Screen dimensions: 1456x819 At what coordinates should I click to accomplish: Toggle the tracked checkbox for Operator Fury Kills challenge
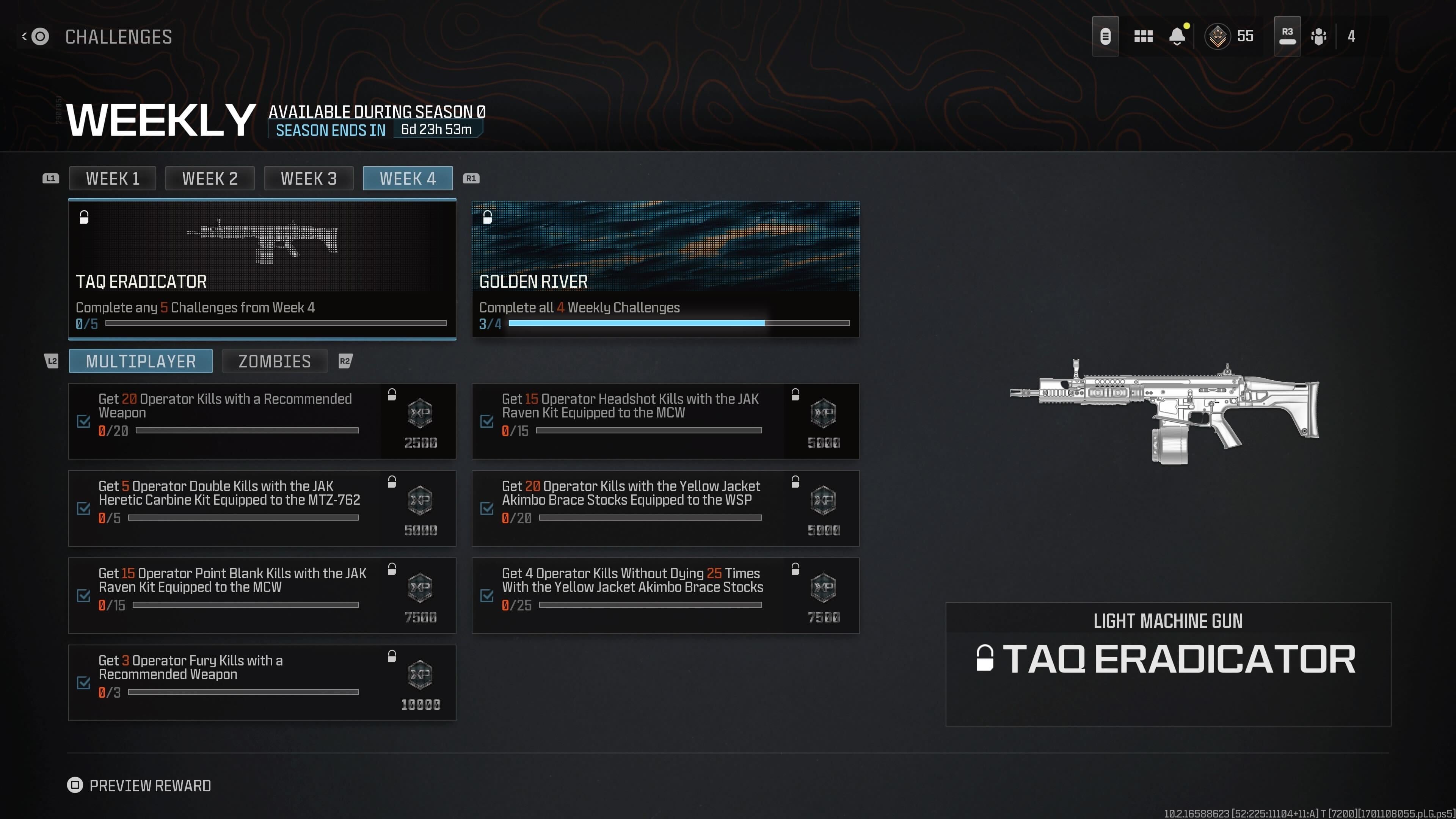click(x=84, y=683)
